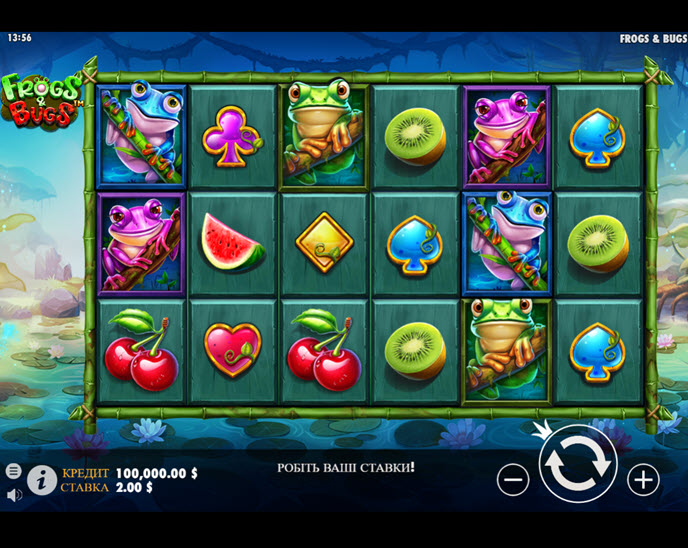
Task: Decrease the bet with the minus button
Action: pyautogui.click(x=513, y=480)
